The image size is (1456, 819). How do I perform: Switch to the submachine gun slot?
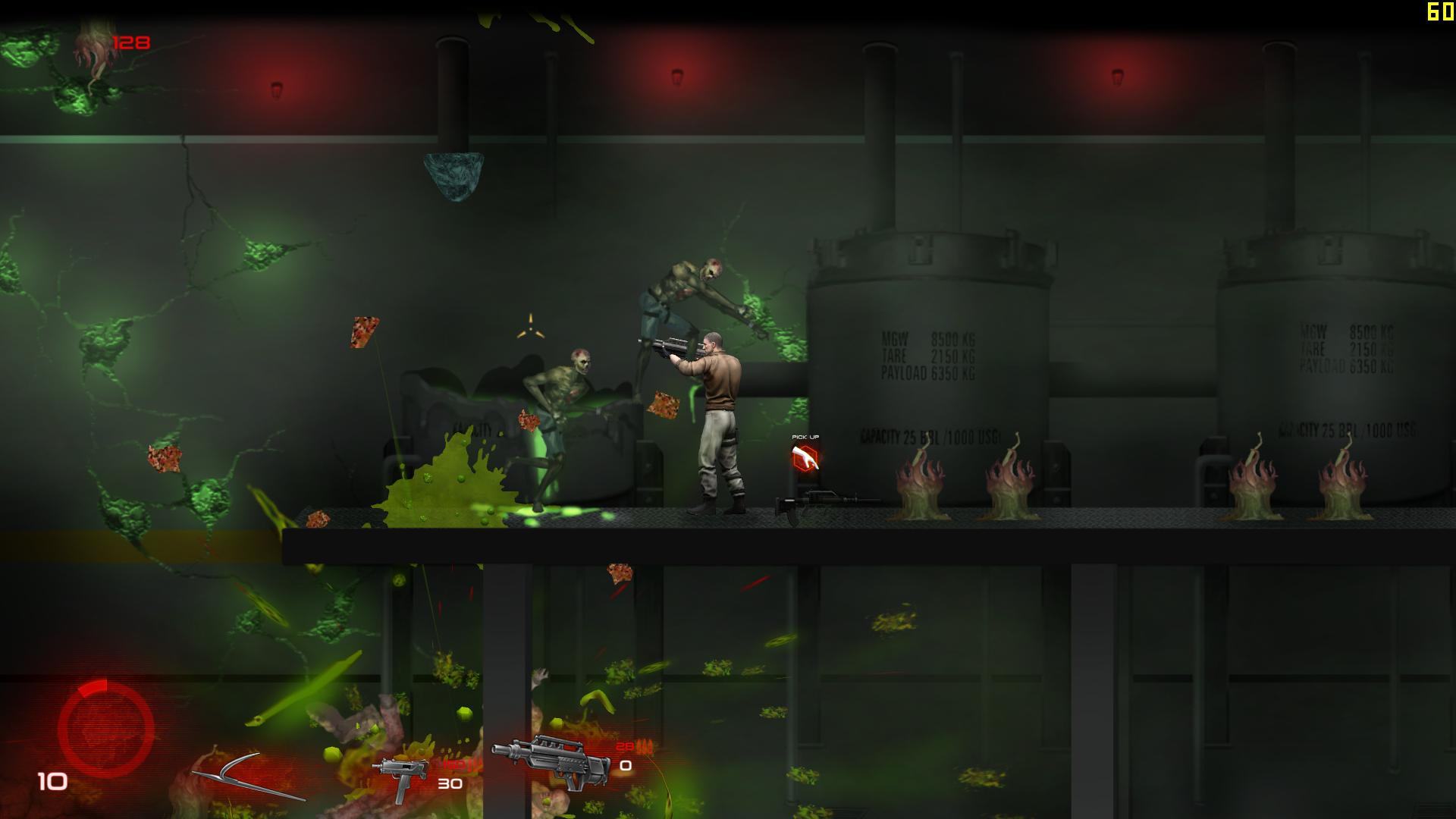click(400, 777)
